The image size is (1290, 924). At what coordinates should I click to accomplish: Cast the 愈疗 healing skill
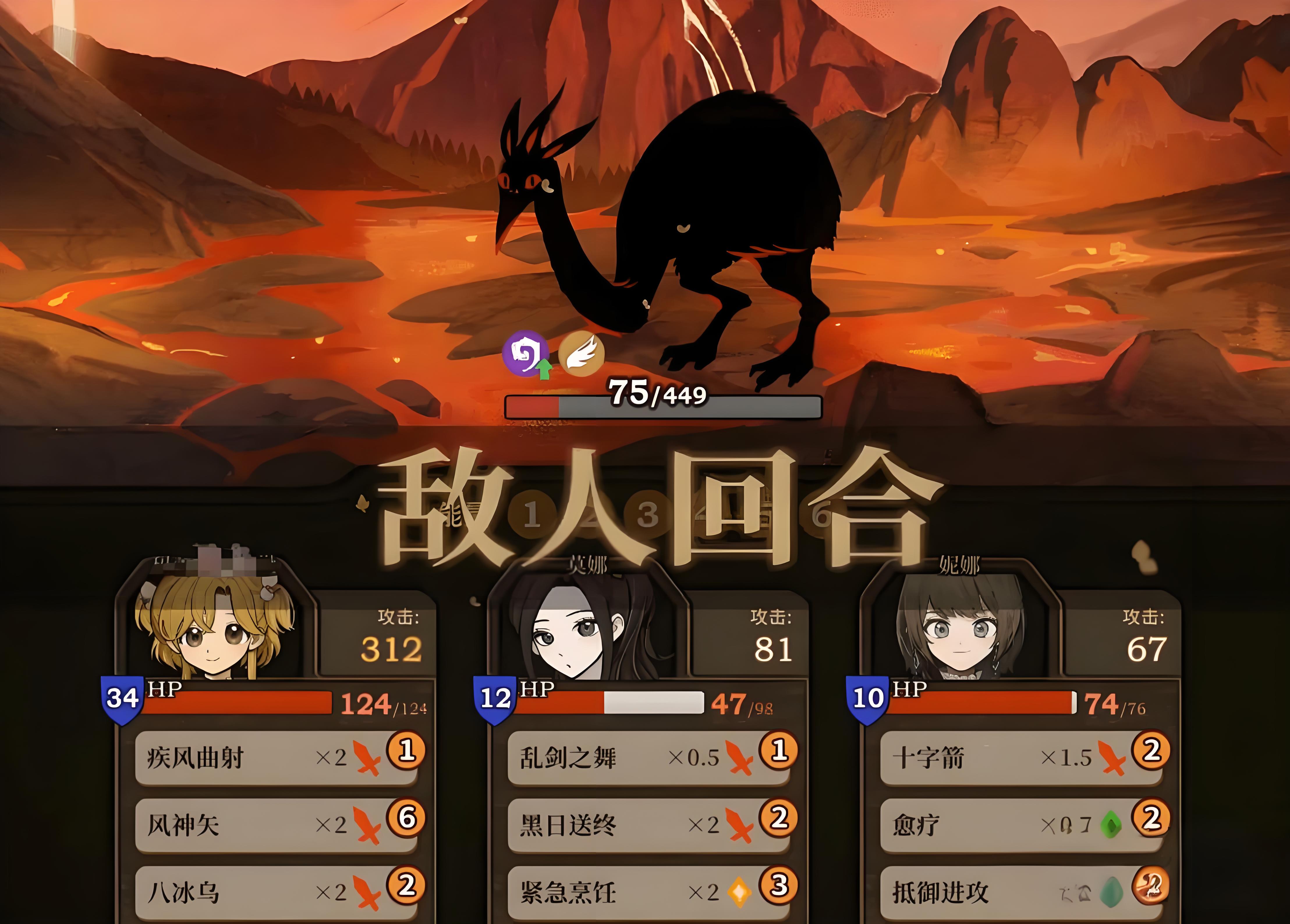coord(1021,825)
